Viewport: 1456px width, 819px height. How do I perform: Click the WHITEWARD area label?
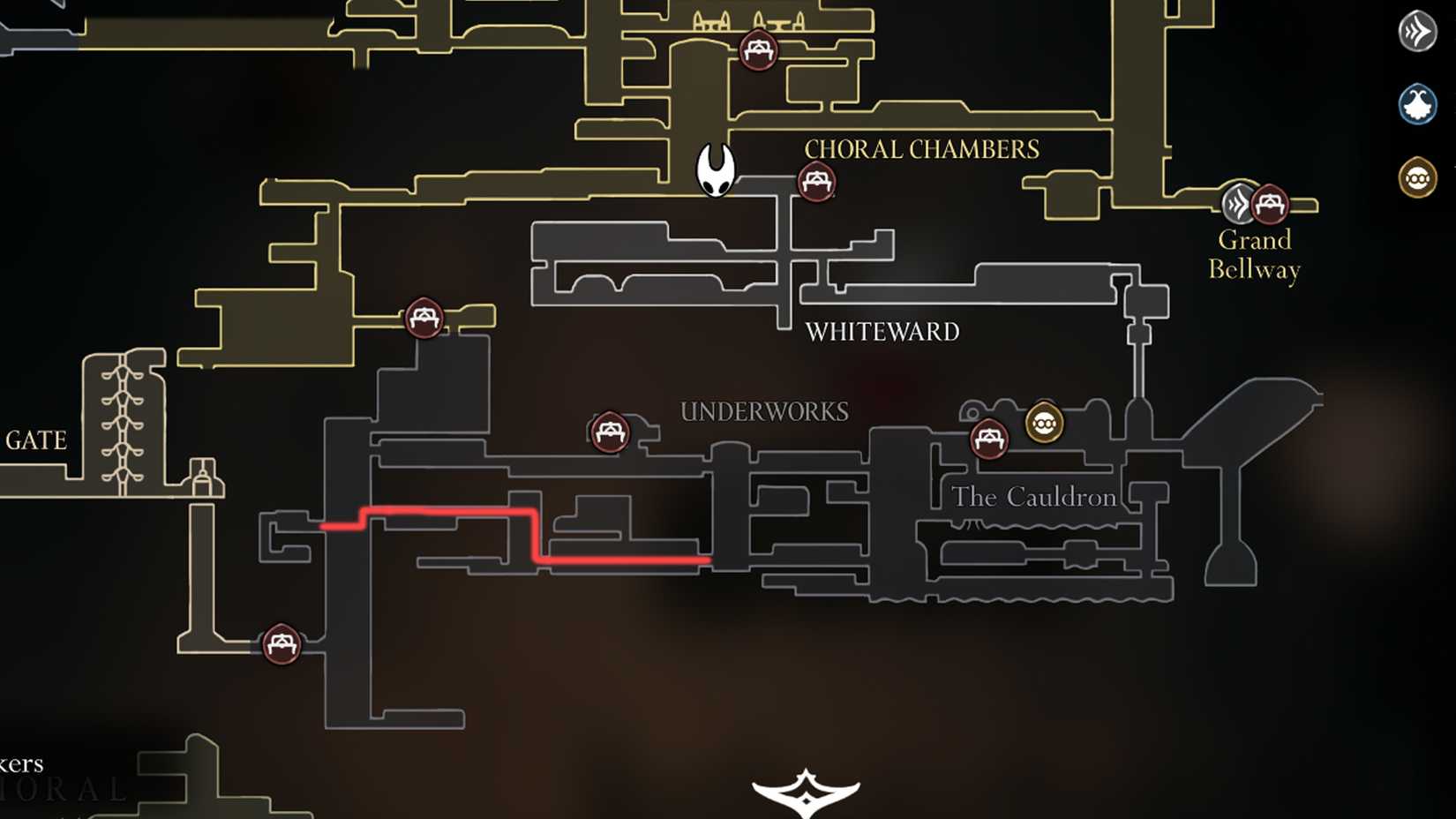click(882, 333)
